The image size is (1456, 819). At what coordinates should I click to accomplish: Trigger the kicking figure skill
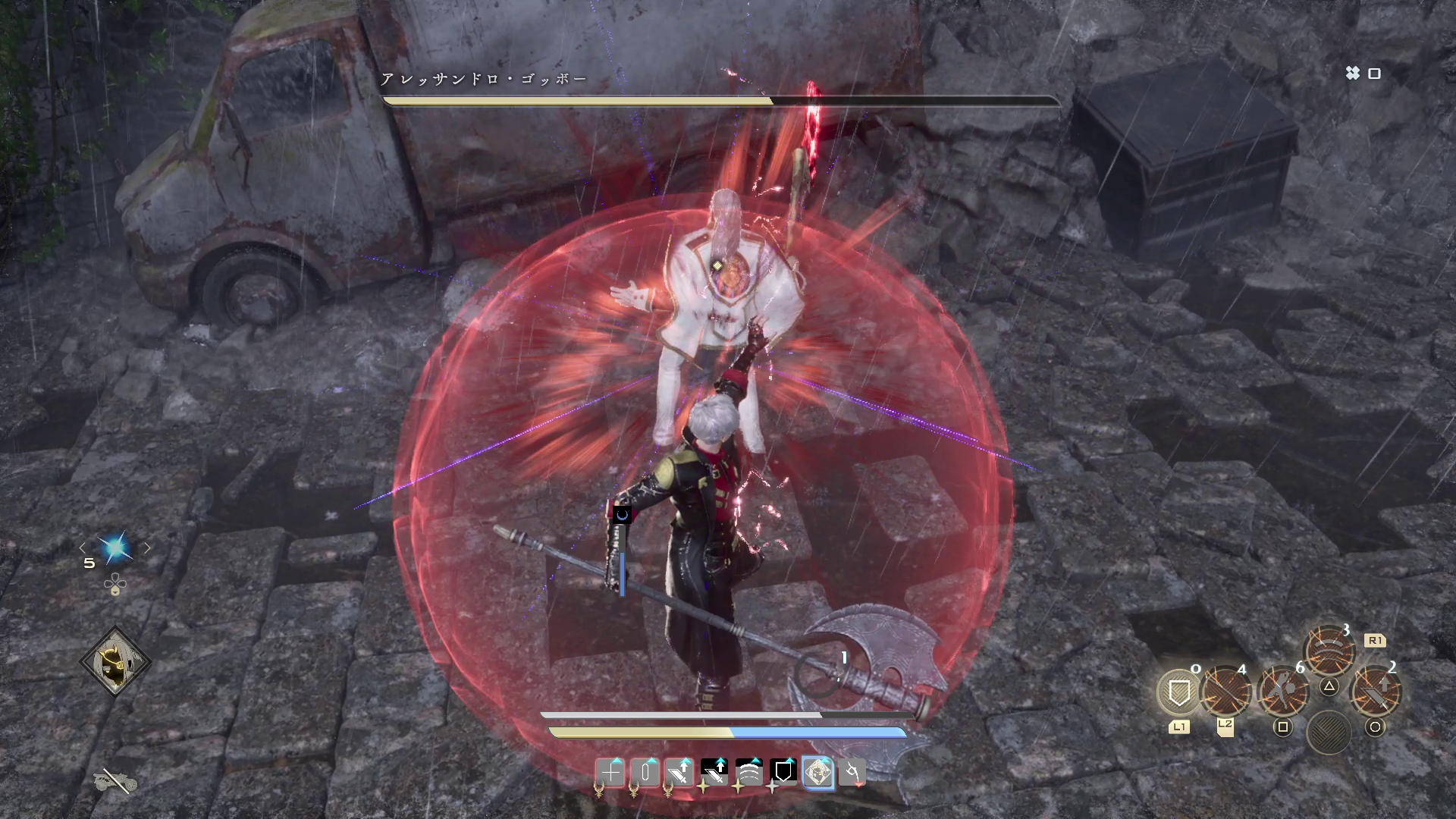(1282, 692)
